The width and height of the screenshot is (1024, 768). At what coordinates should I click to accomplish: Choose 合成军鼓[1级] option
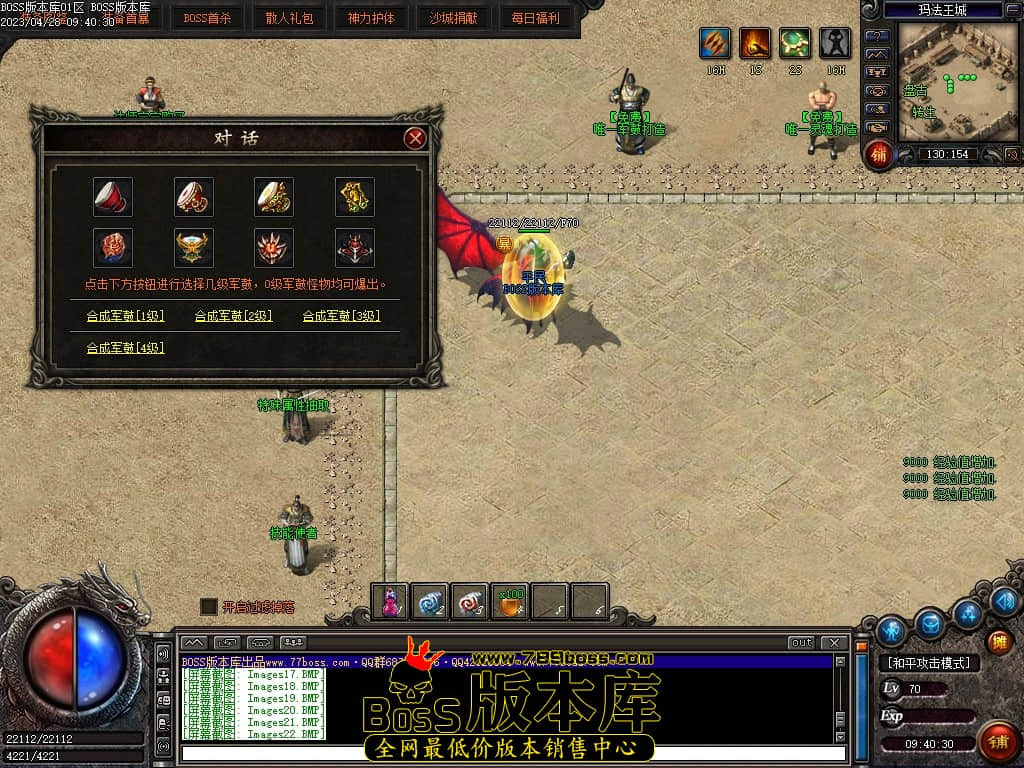(125, 316)
